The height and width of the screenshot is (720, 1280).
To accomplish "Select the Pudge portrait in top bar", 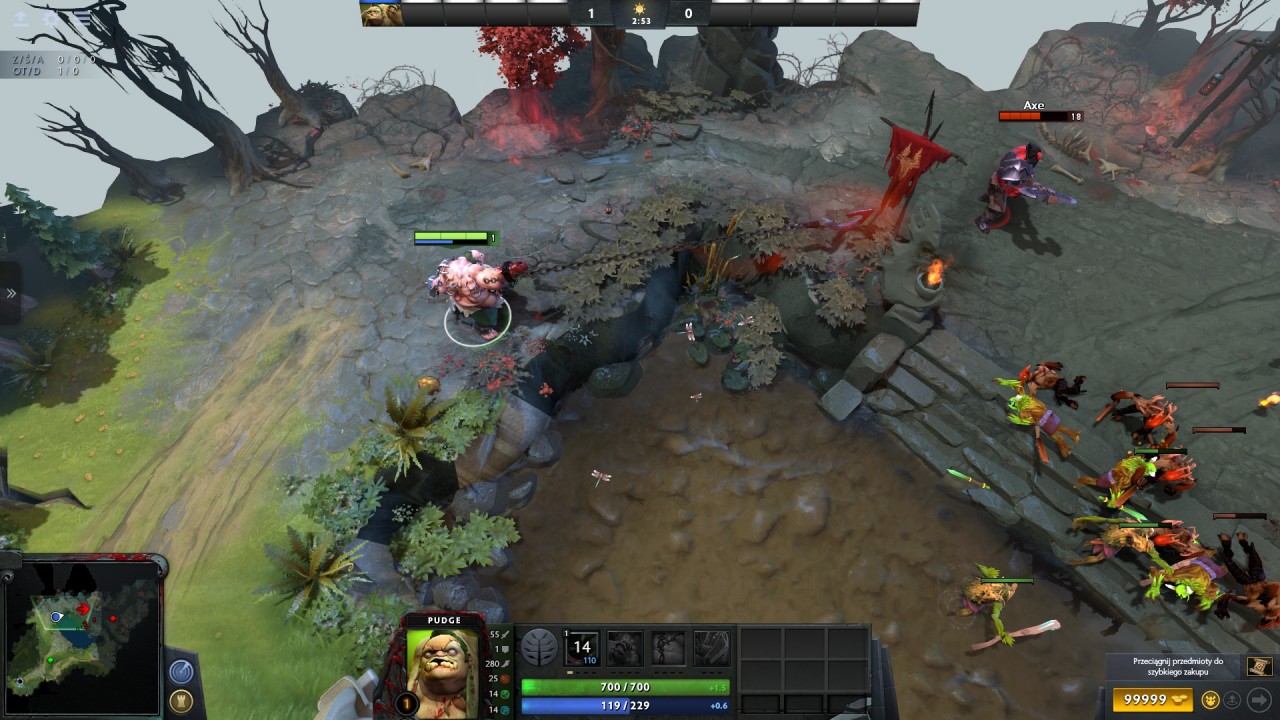I will point(381,13).
